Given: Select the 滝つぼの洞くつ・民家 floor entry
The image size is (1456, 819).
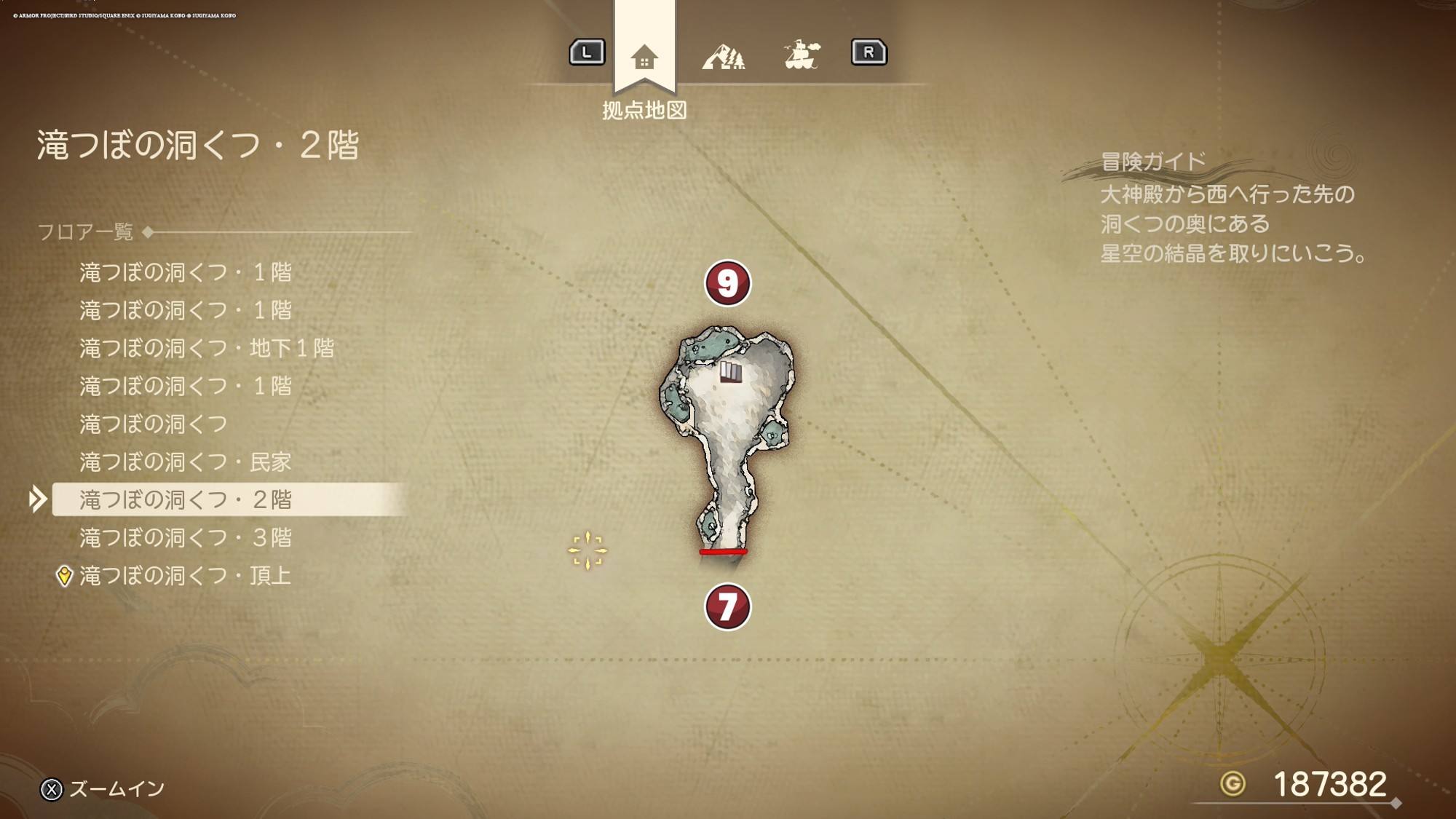Looking at the screenshot, I should [x=185, y=462].
